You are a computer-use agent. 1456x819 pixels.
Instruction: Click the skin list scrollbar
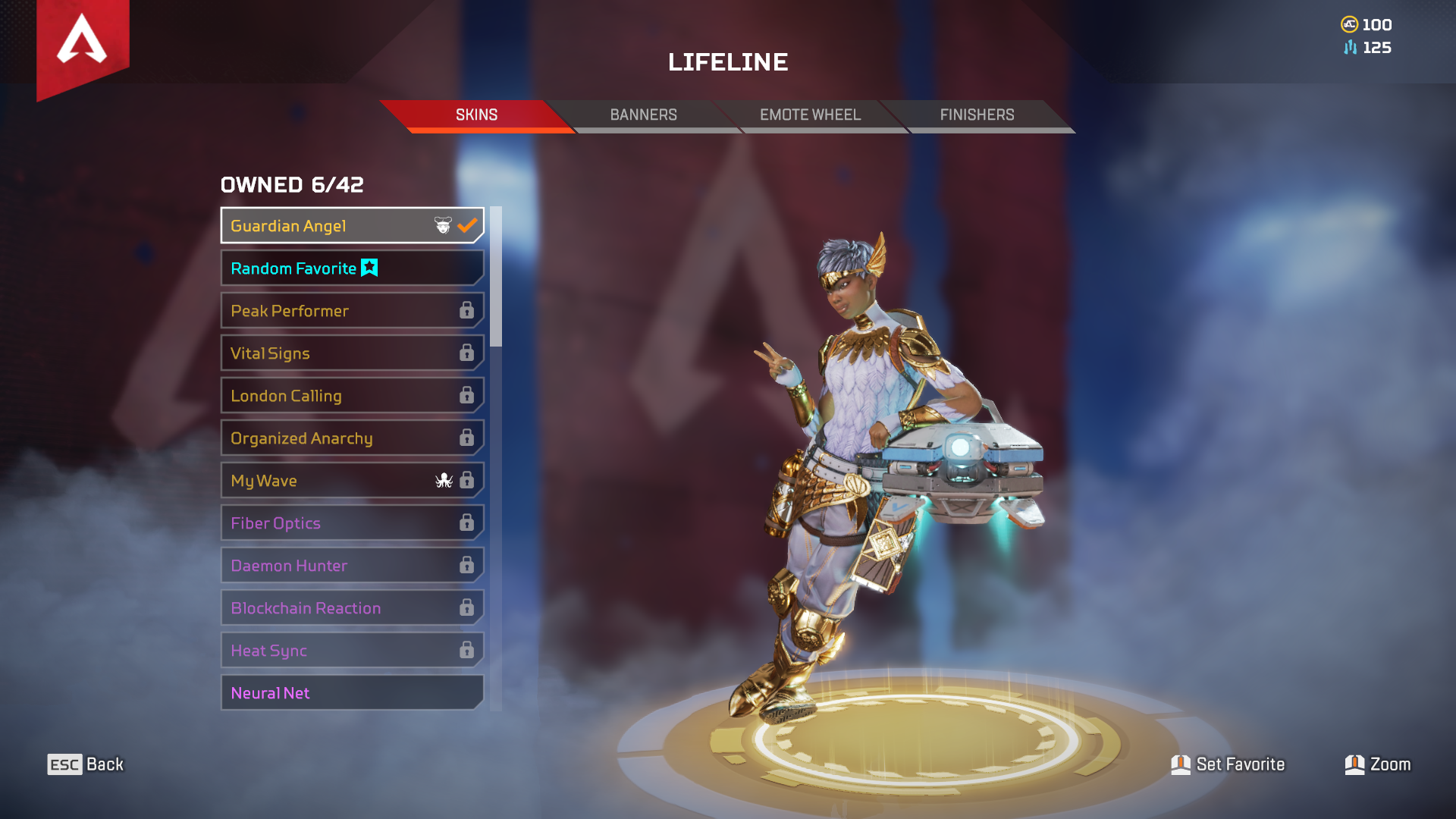coord(496,277)
